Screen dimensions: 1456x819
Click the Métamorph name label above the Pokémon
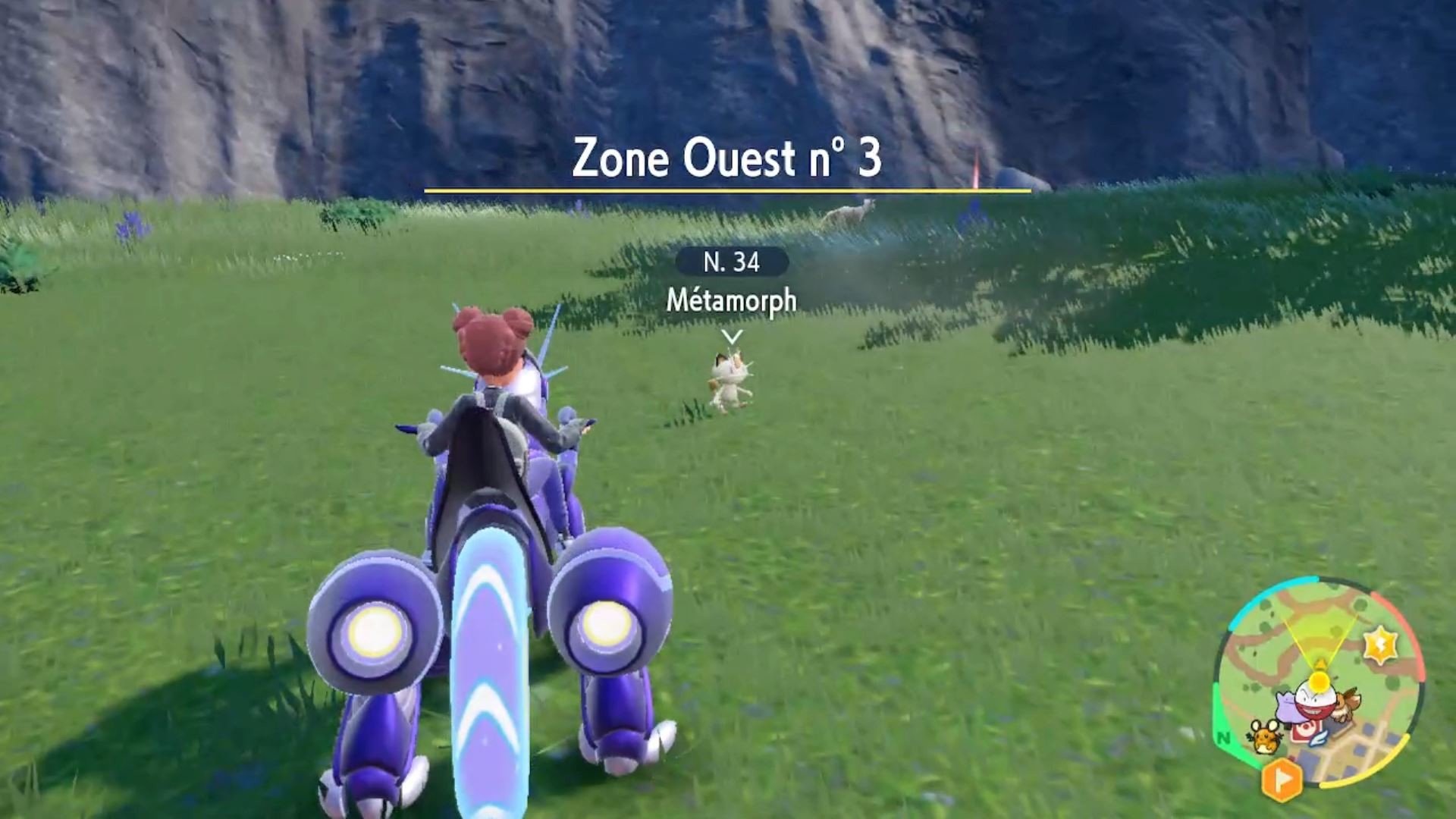click(732, 301)
